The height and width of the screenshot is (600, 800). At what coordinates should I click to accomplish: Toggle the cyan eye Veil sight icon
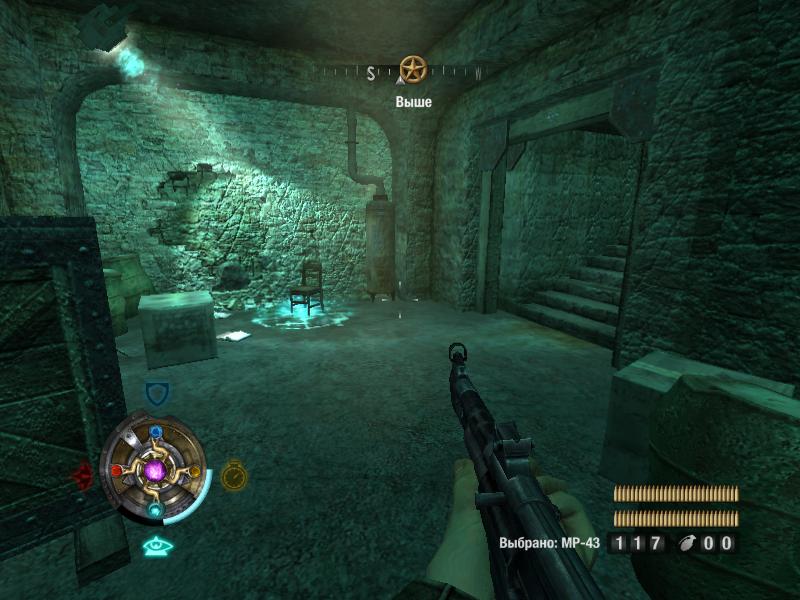(x=155, y=546)
